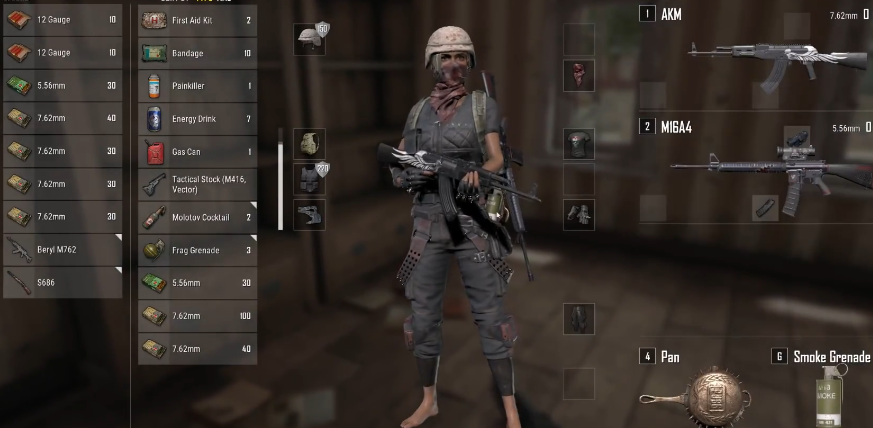Choose the Molotov Cocktail item

tap(196, 217)
